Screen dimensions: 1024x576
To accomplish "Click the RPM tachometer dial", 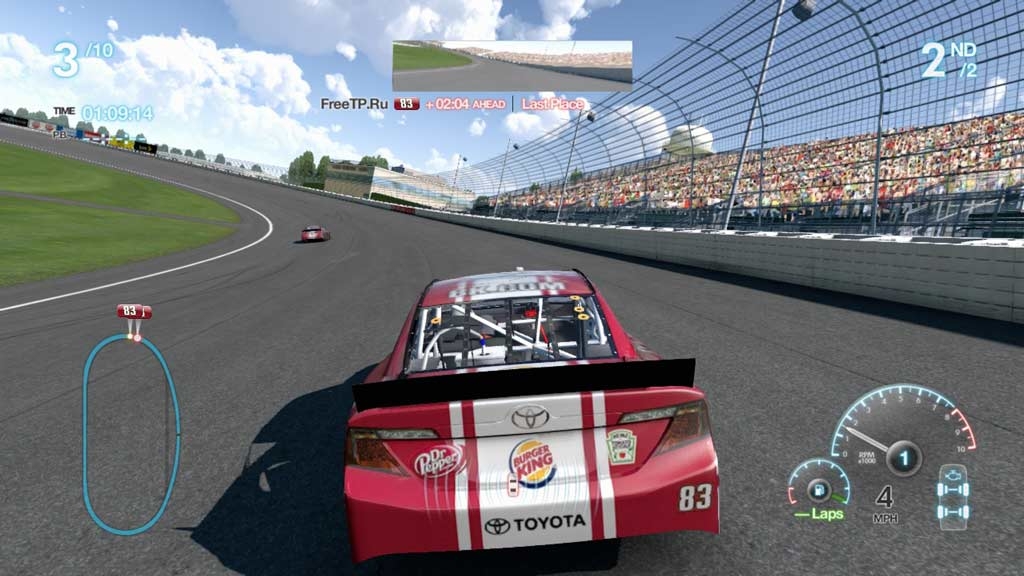I will 902,429.
